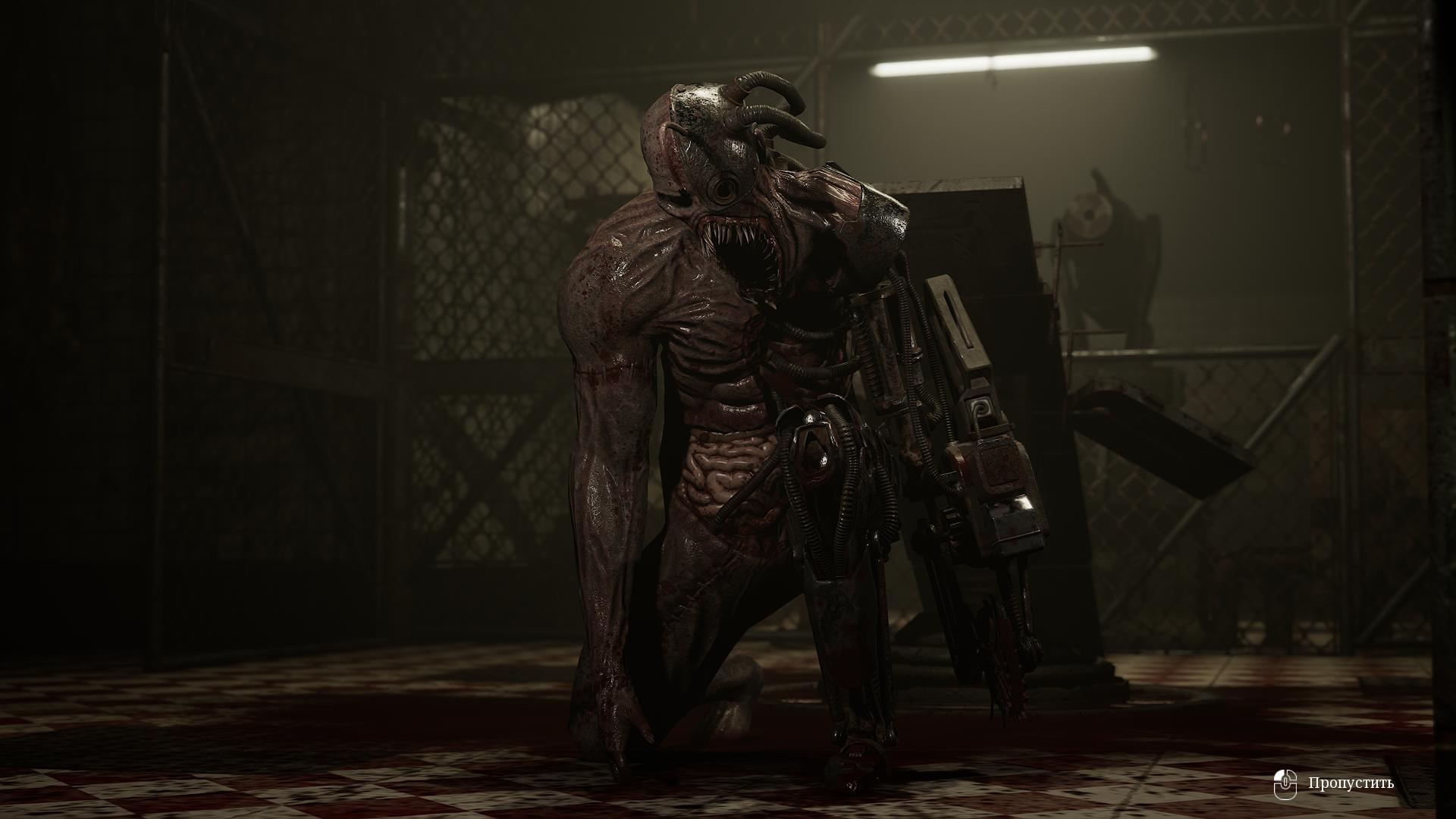Skip the cutscene via the Пропустить prompt

pyautogui.click(x=1350, y=783)
